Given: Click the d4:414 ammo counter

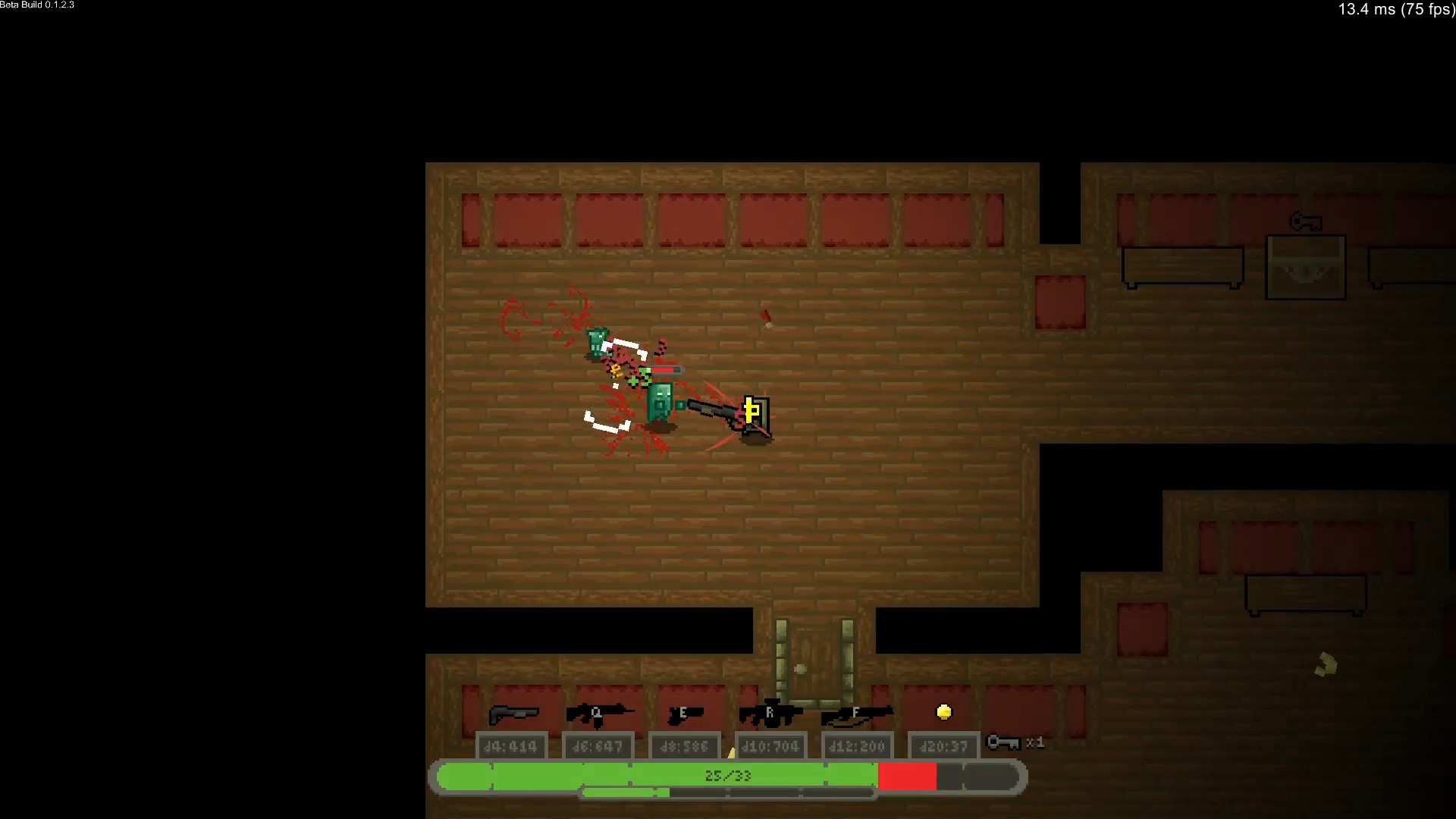Looking at the screenshot, I should pyautogui.click(x=512, y=746).
